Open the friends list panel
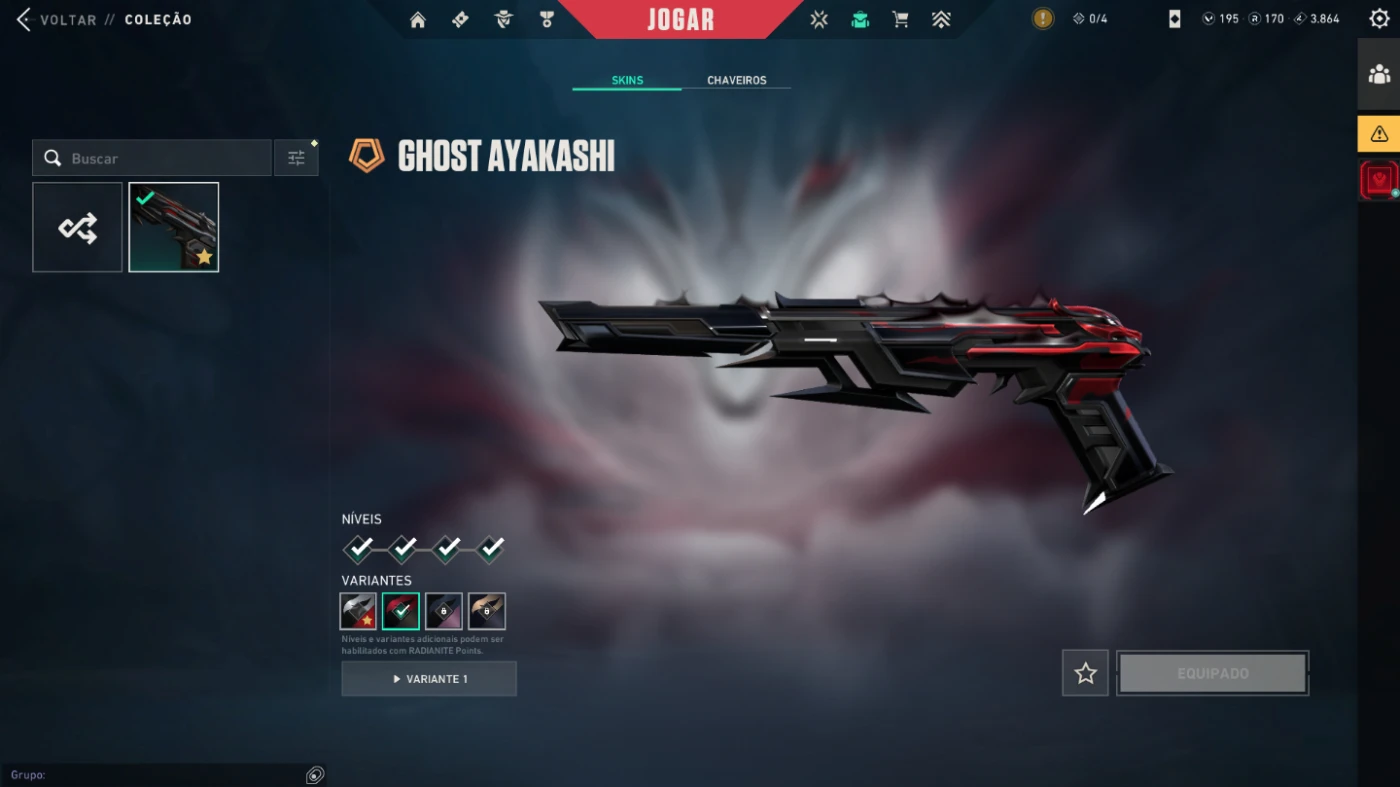The height and width of the screenshot is (787, 1400). tap(1379, 74)
